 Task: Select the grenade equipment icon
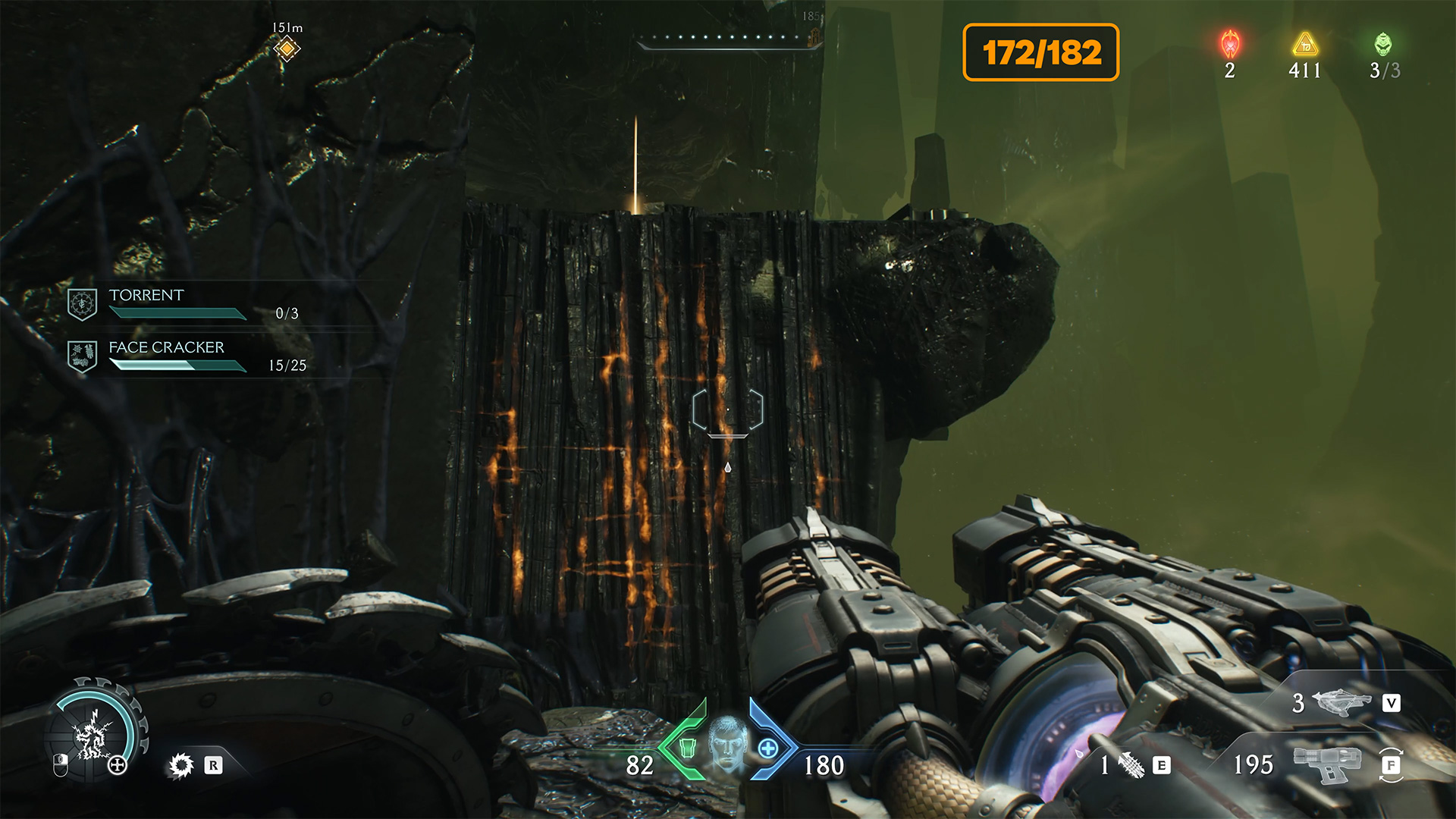1131,765
